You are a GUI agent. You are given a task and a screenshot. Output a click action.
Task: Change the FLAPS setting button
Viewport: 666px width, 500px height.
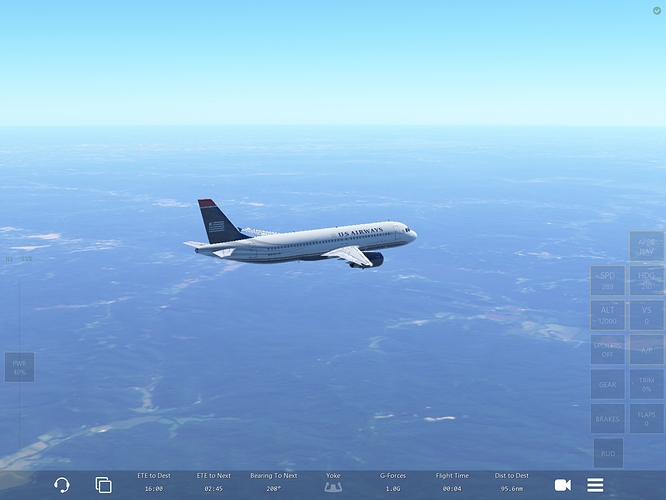[647, 419]
